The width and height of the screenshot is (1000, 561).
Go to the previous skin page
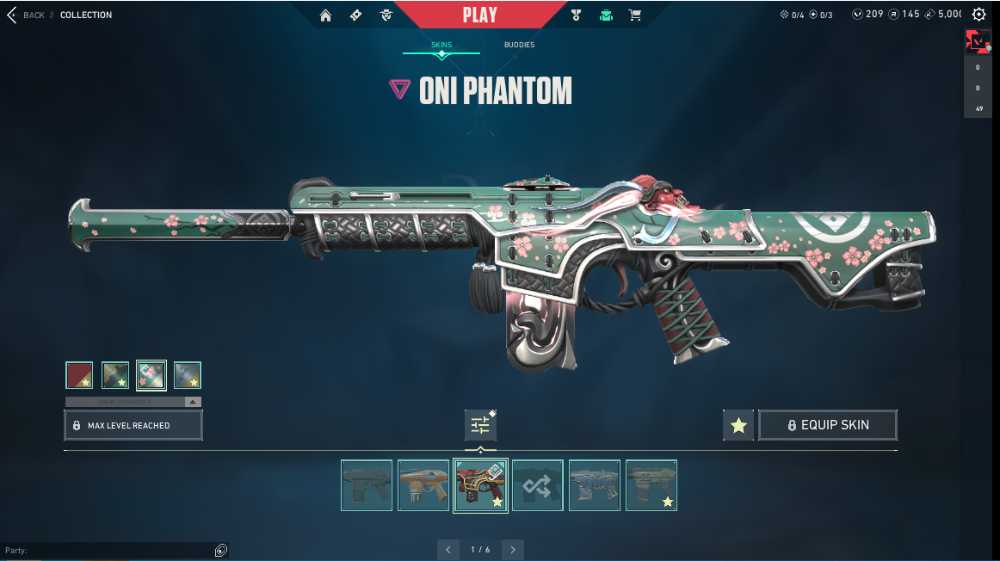pyautogui.click(x=448, y=549)
